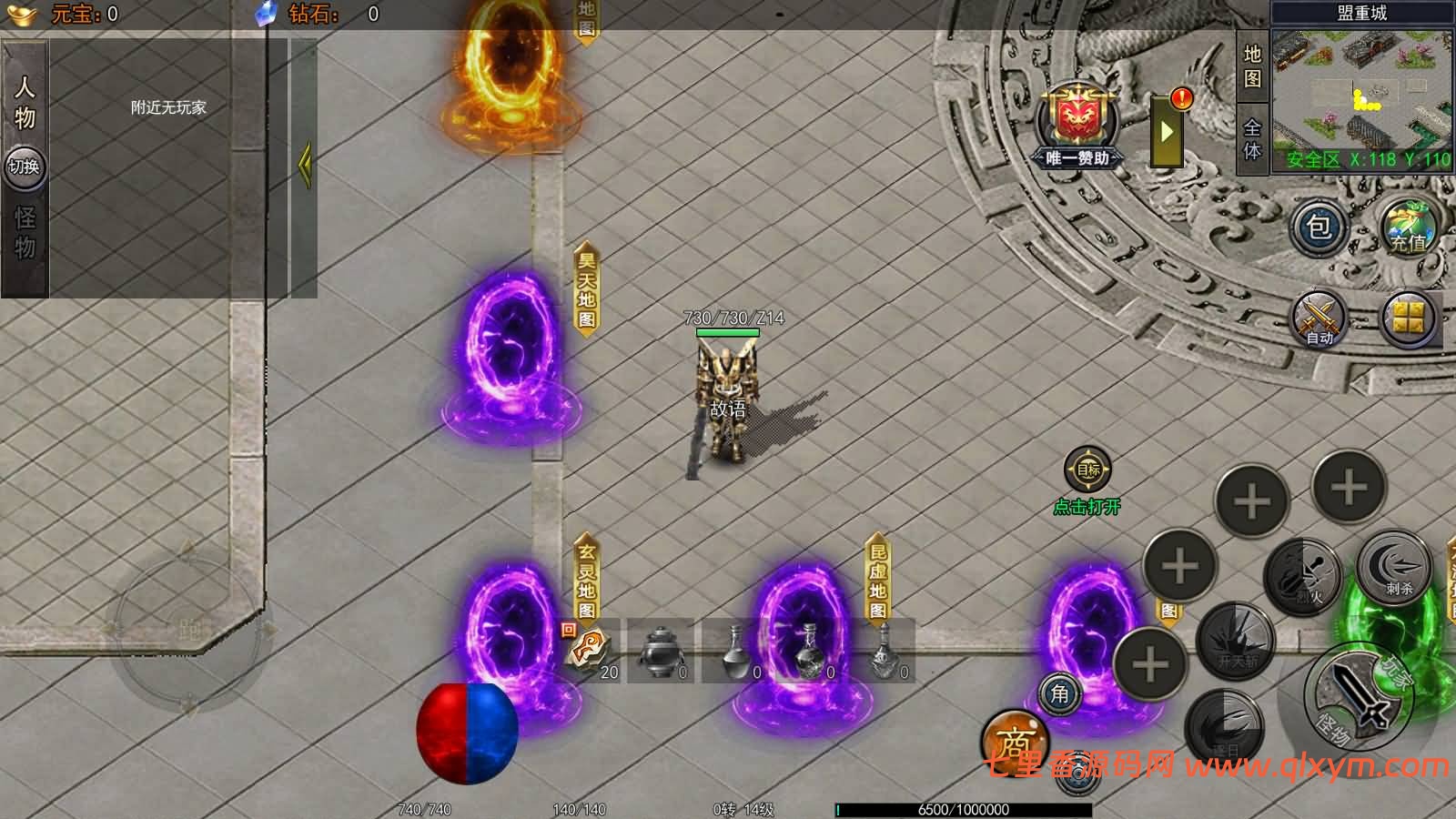1456x819 pixels.
Task: Select the 全体 tab beside minimap
Action: click(x=1252, y=138)
